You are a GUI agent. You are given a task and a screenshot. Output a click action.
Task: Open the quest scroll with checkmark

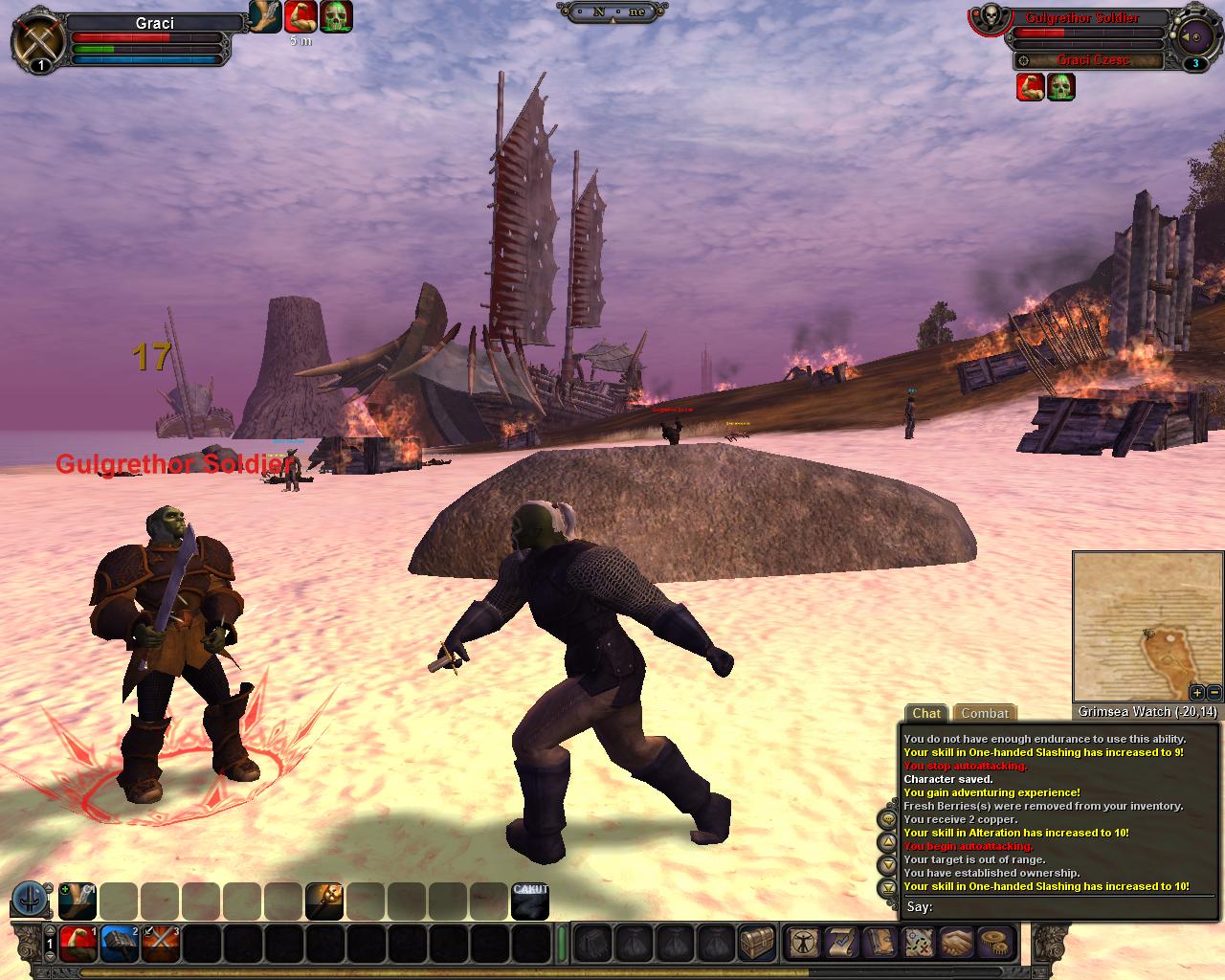point(841,944)
